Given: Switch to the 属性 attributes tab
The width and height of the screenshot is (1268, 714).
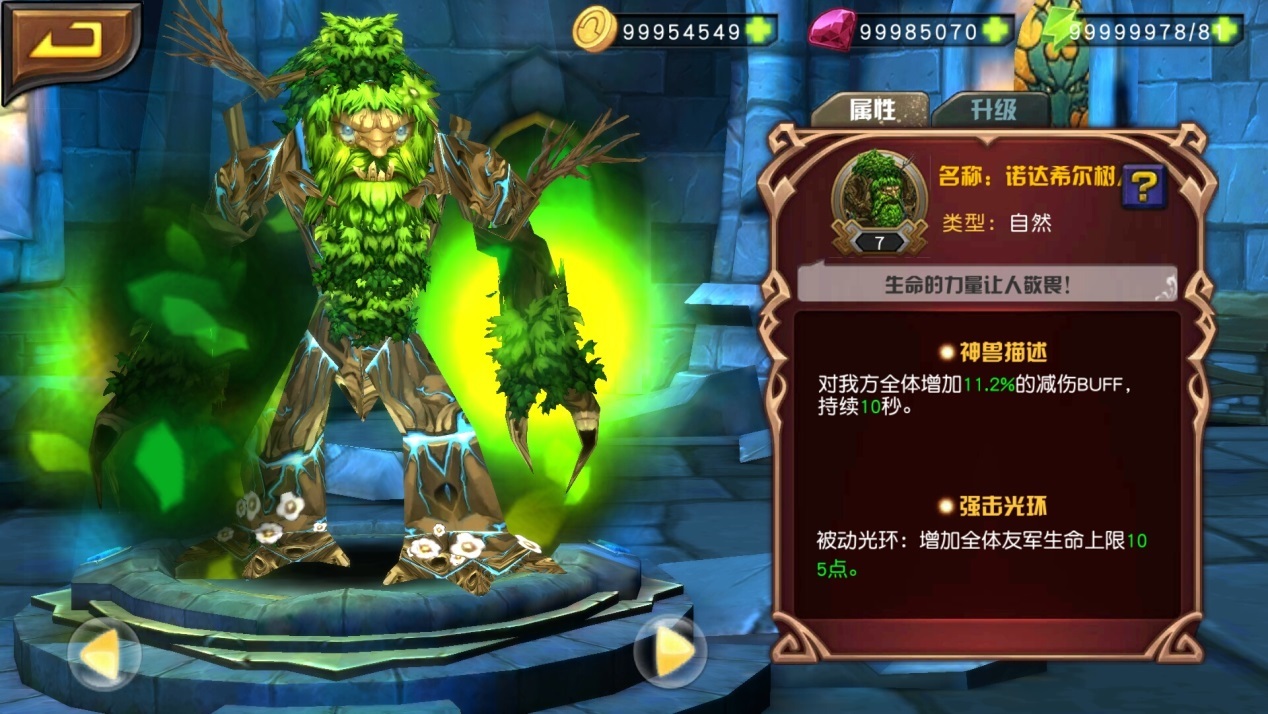Looking at the screenshot, I should click(x=871, y=109).
